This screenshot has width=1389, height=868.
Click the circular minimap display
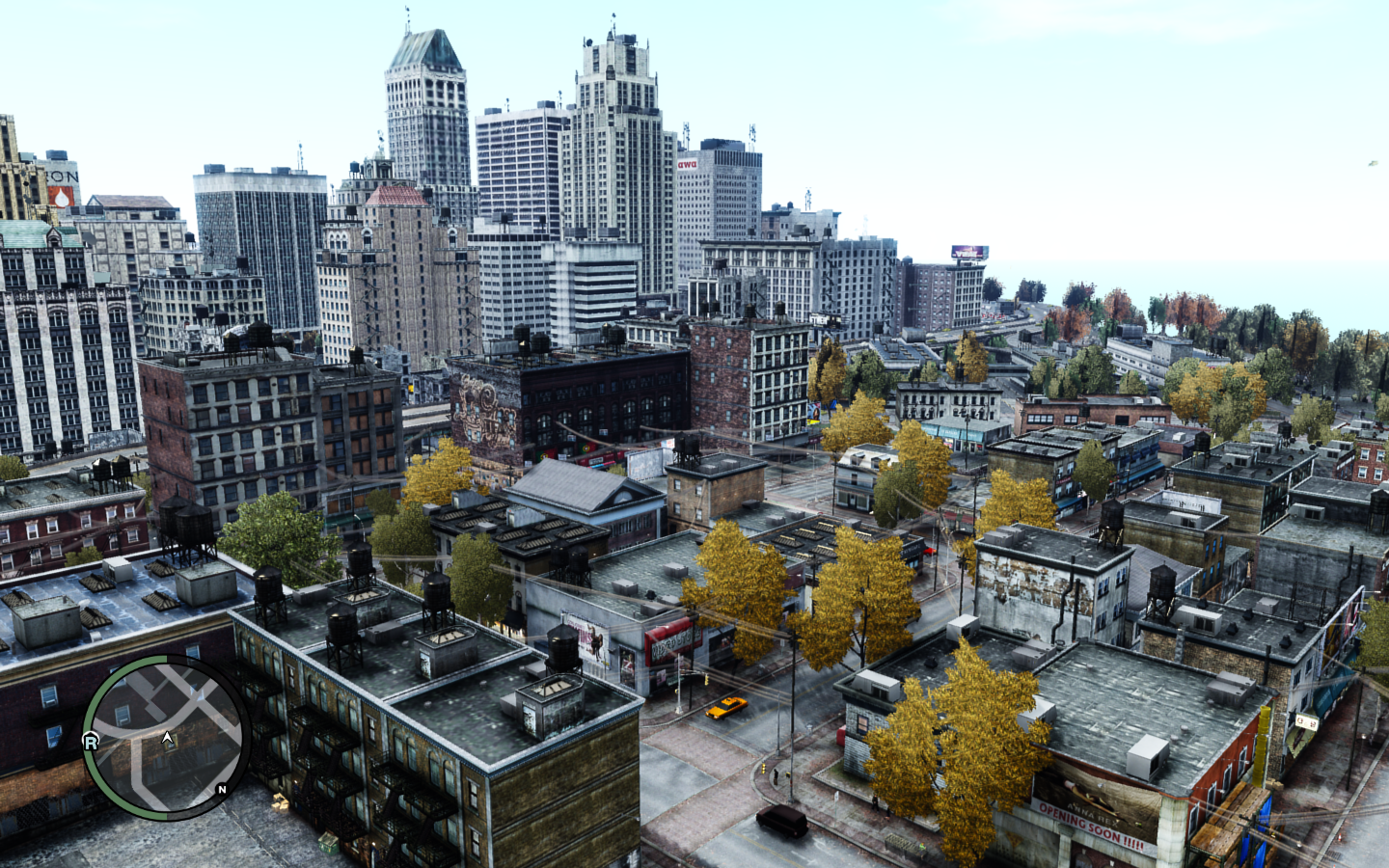pyautogui.click(x=164, y=743)
